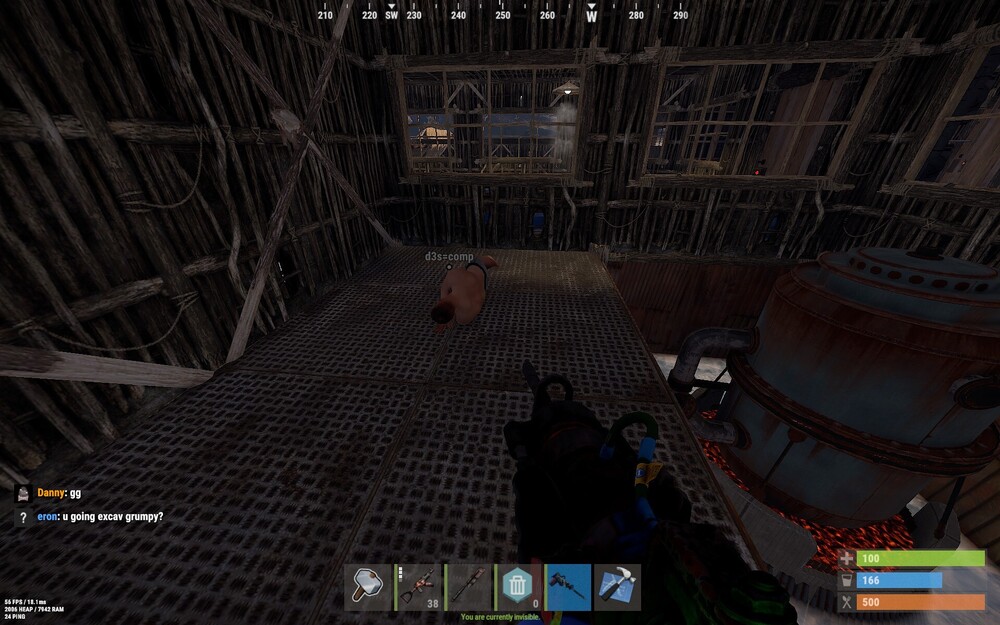
Task: Equip the hammer with blueprint slot
Action: [x=618, y=587]
